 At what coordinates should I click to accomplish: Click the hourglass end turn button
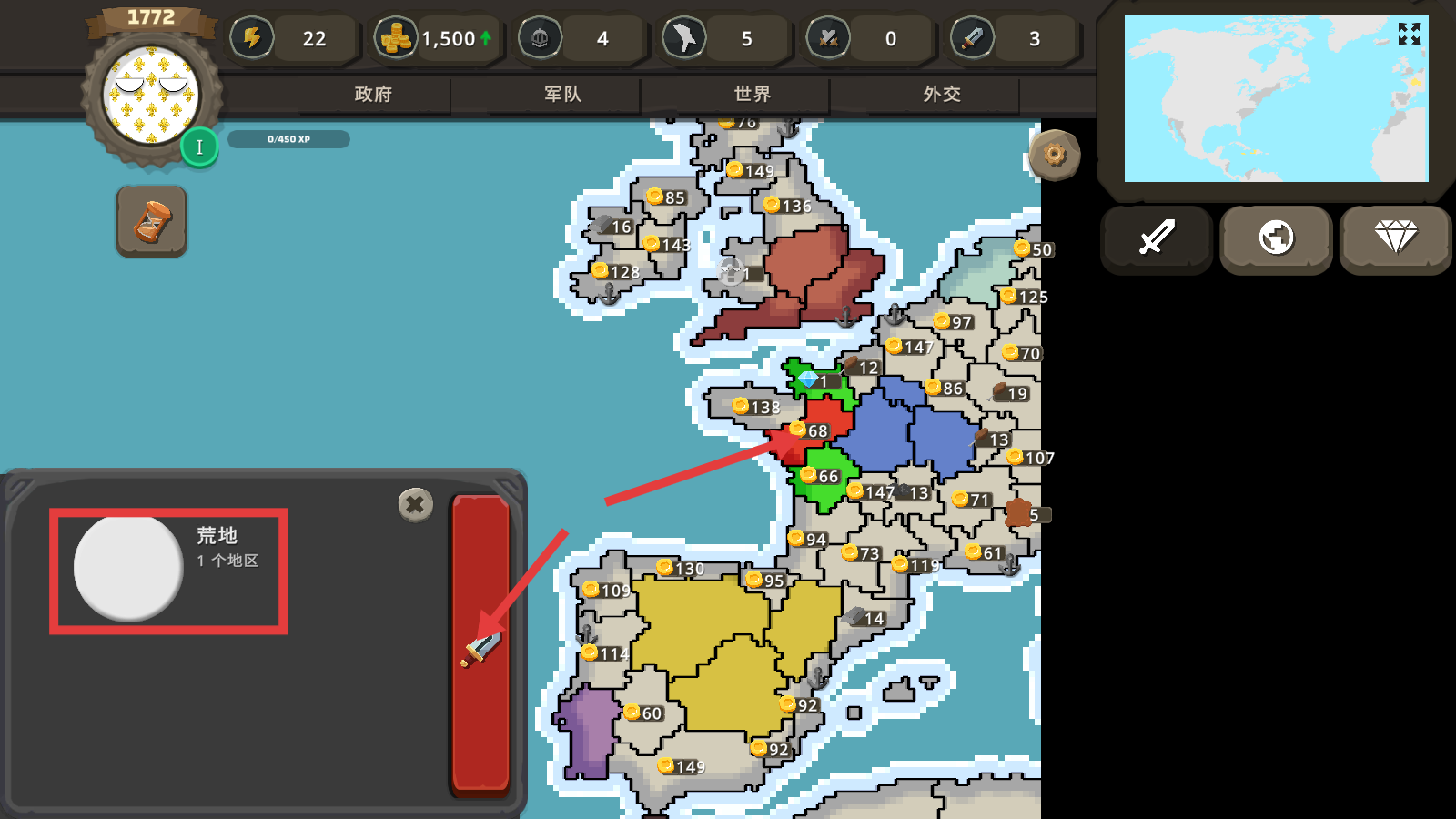[152, 221]
